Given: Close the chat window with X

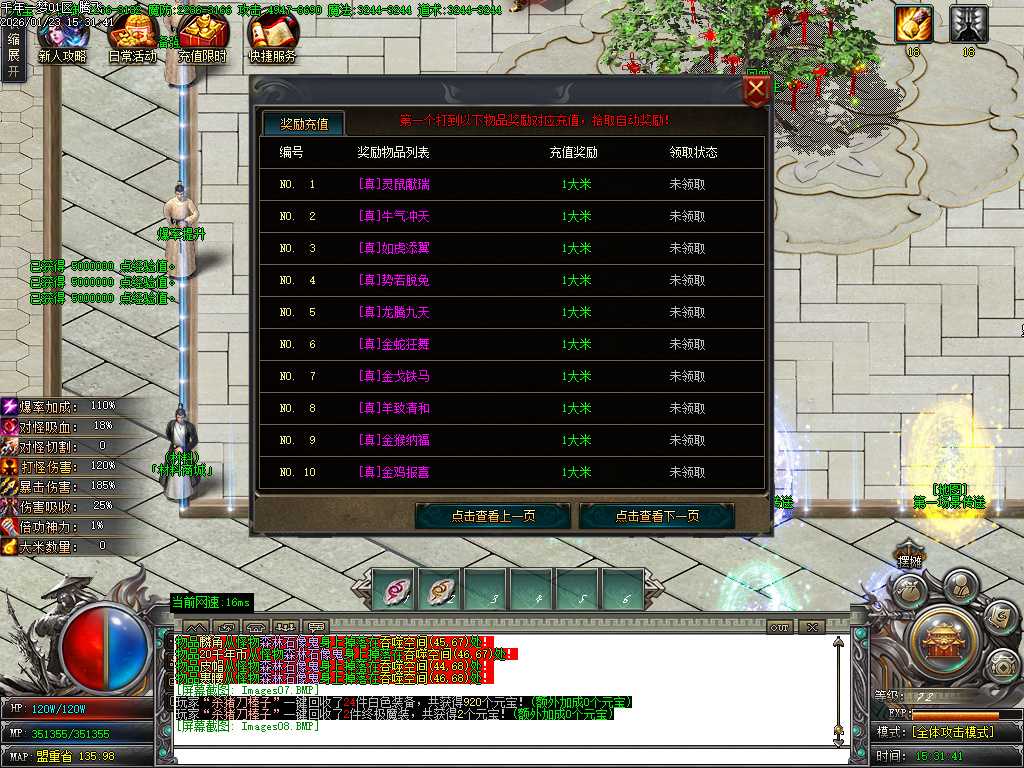Looking at the screenshot, I should click(x=812, y=627).
